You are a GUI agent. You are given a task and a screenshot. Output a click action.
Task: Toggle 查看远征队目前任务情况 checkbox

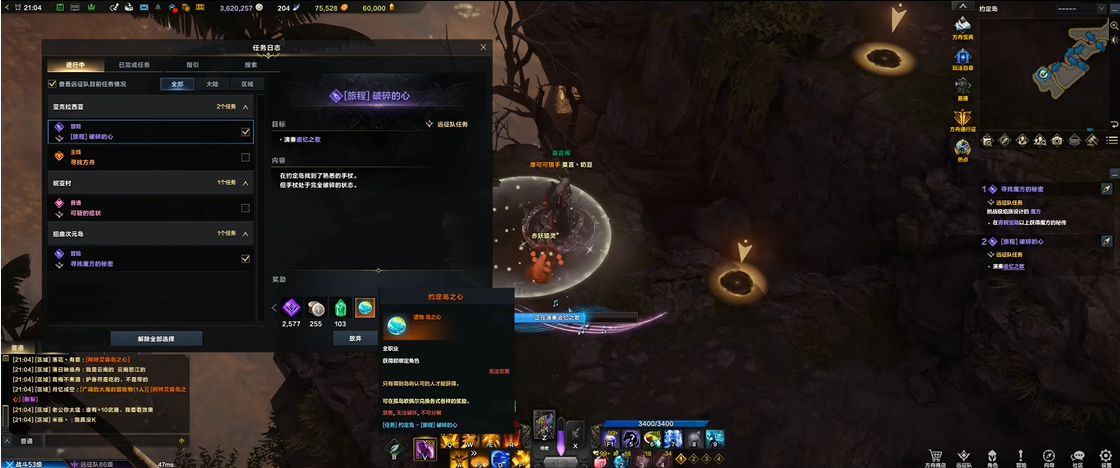(53, 84)
